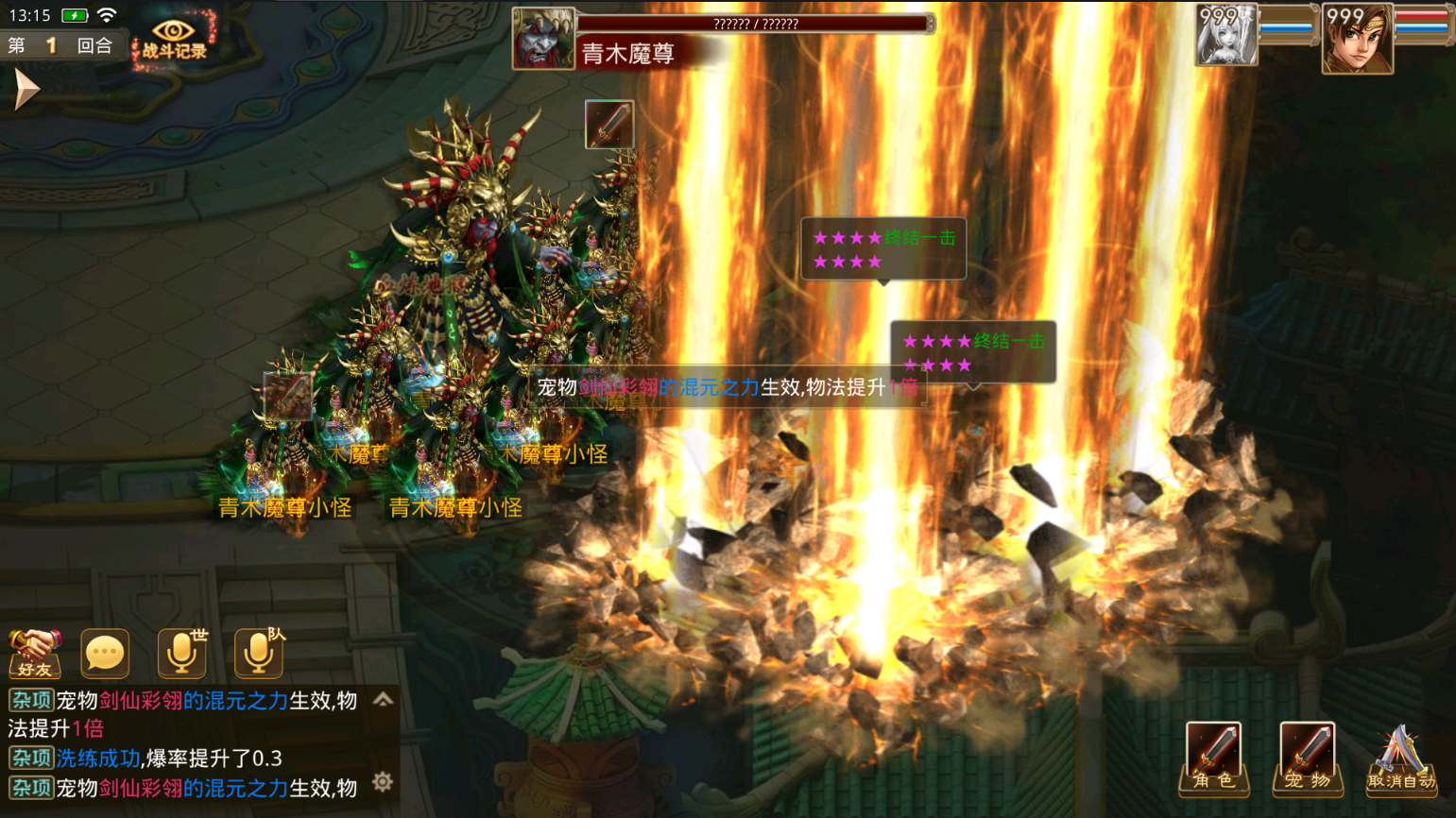Click the arrow expander below round counter
Image resolution: width=1456 pixels, height=818 pixels.
click(x=26, y=91)
